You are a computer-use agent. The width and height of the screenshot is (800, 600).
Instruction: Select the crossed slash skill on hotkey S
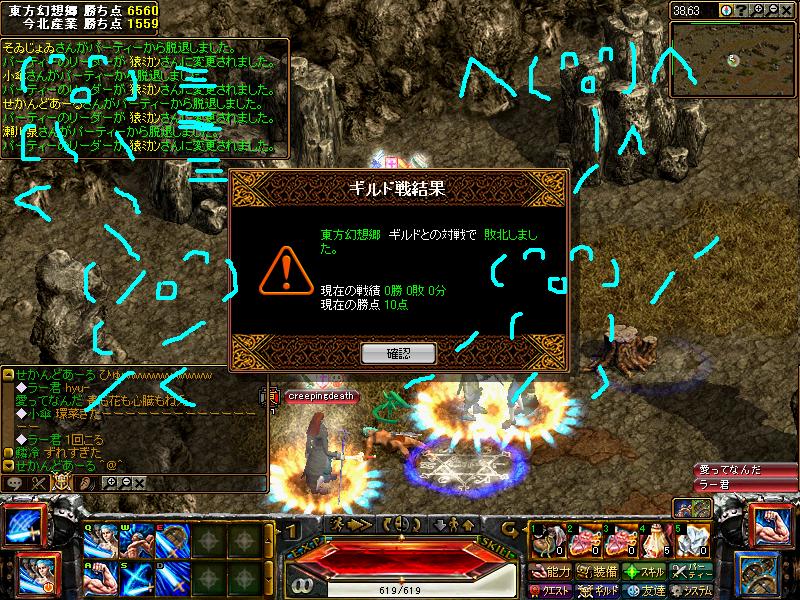click(x=135, y=578)
